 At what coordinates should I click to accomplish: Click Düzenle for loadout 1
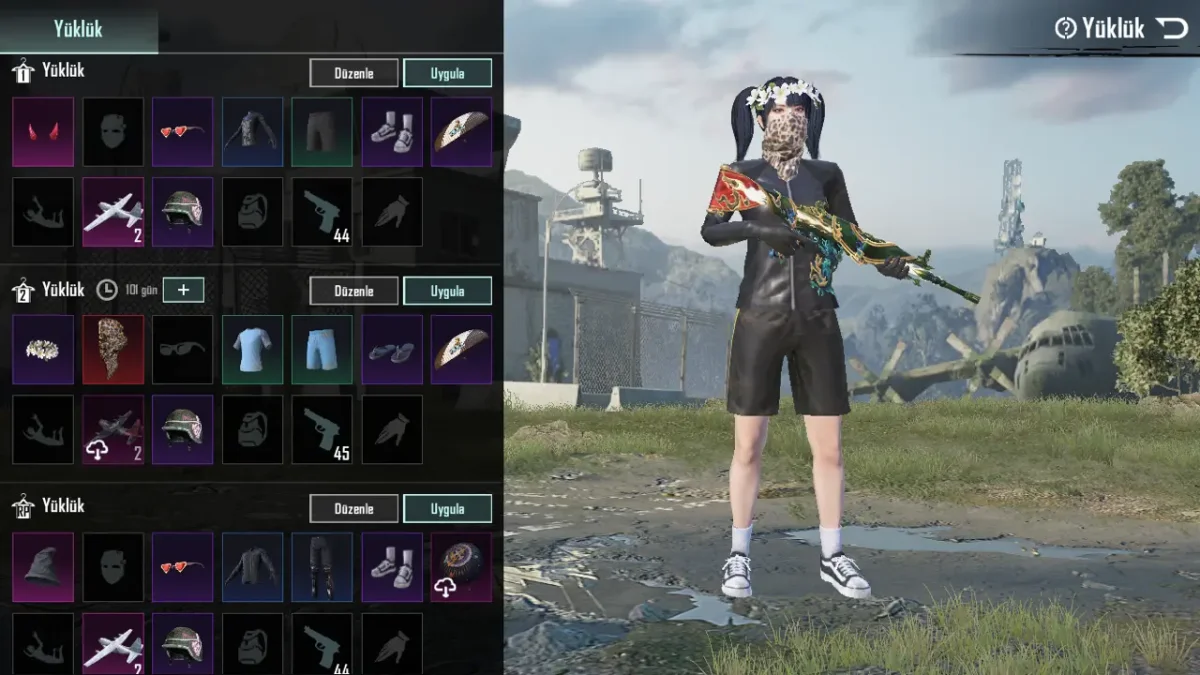[x=353, y=73]
